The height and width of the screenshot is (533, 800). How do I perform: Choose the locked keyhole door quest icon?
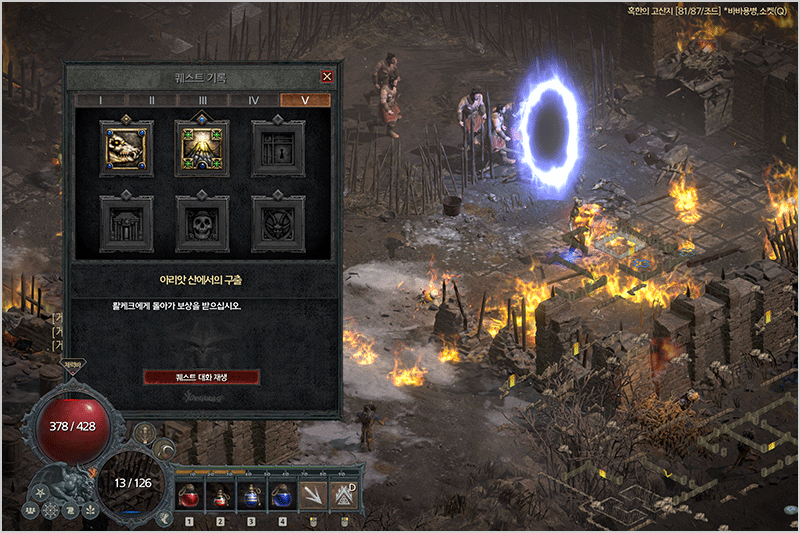[278, 148]
